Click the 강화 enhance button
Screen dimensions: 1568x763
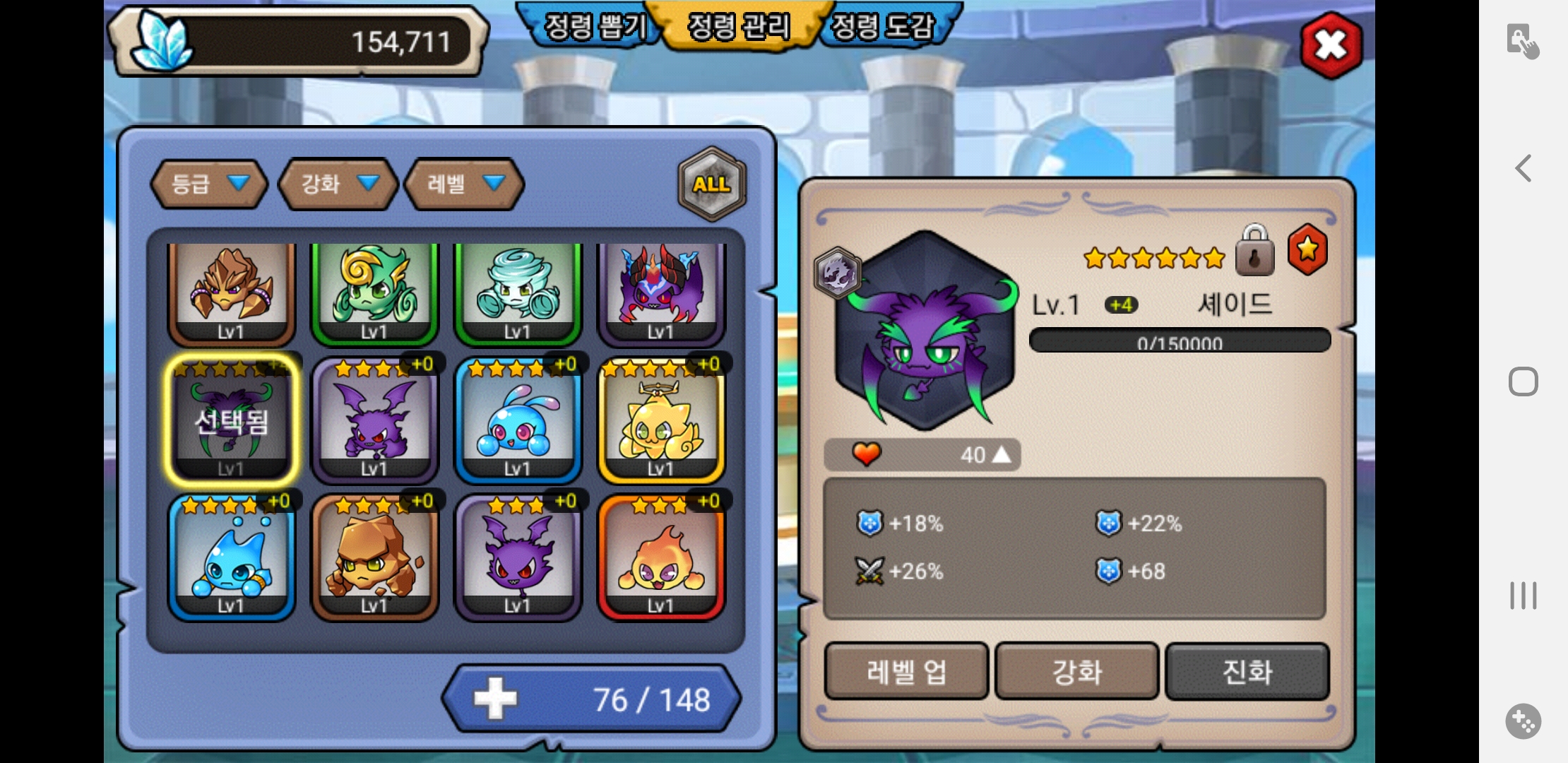pos(1076,671)
